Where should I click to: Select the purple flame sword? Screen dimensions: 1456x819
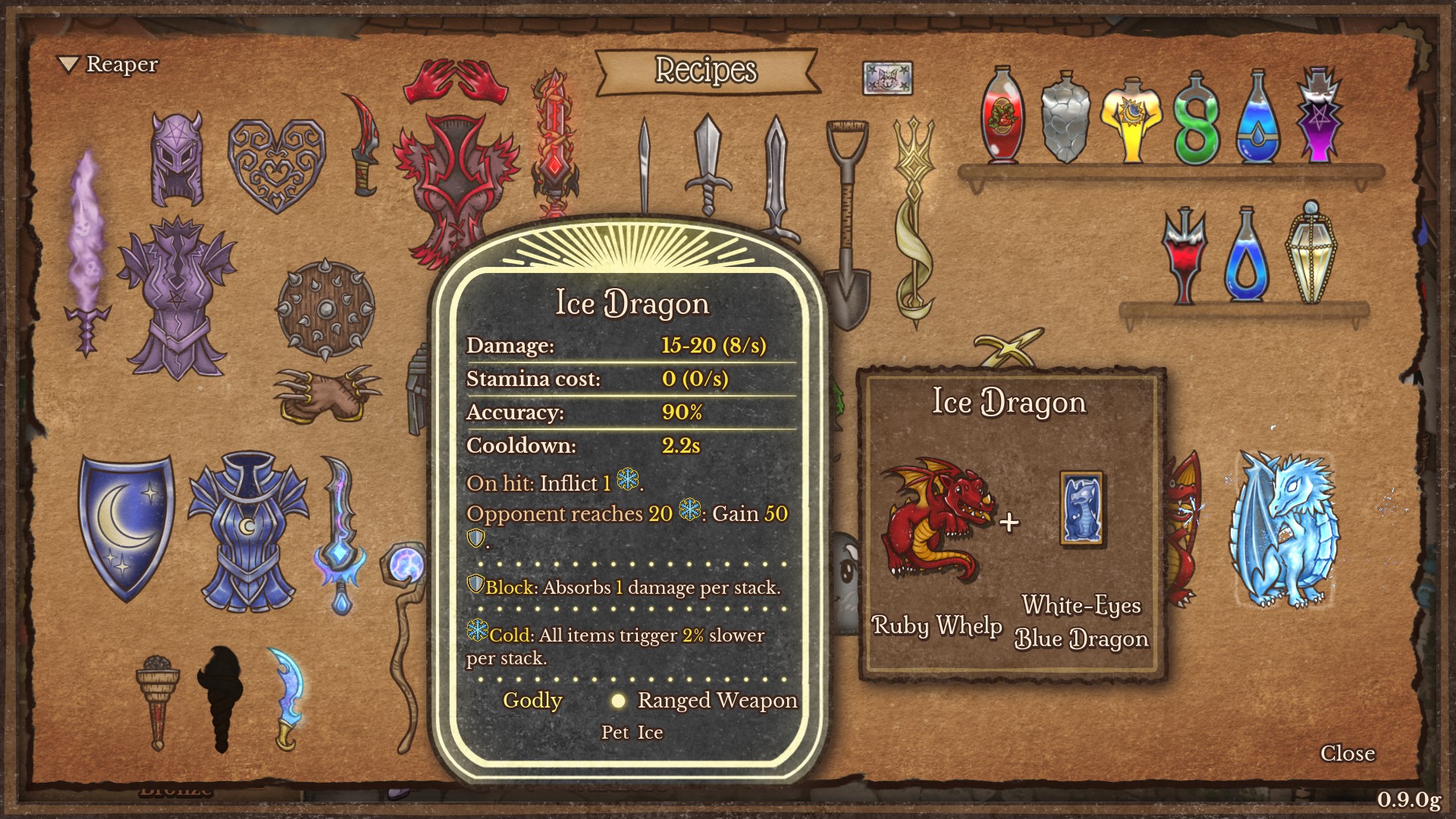(x=86, y=227)
